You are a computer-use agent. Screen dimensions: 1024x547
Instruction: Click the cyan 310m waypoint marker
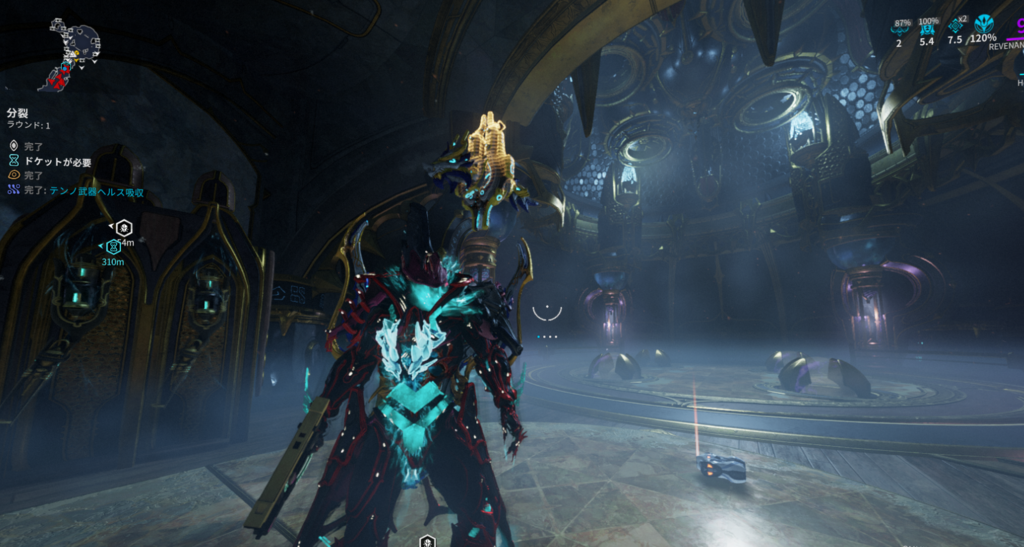(111, 247)
